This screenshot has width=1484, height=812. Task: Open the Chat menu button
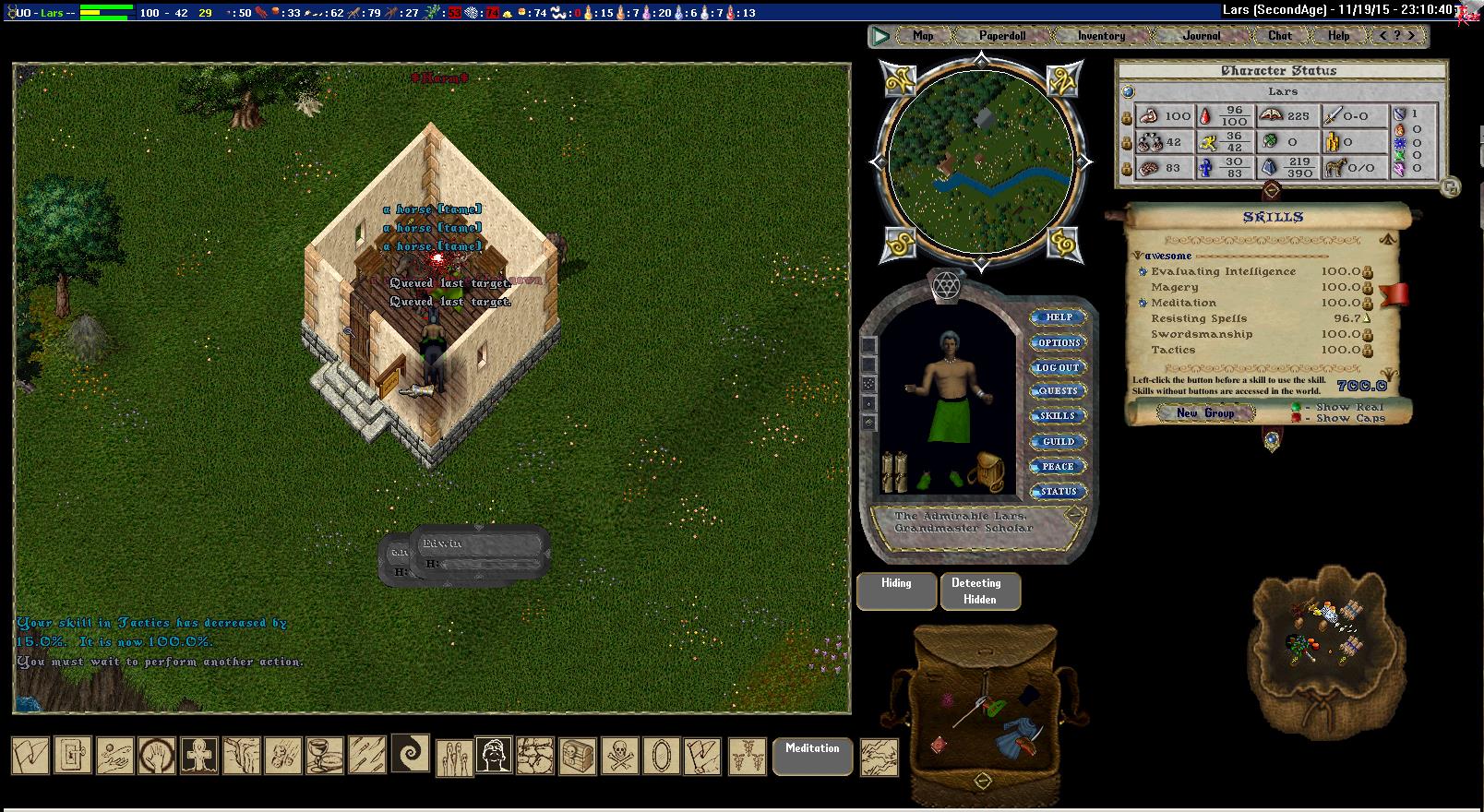(1279, 36)
